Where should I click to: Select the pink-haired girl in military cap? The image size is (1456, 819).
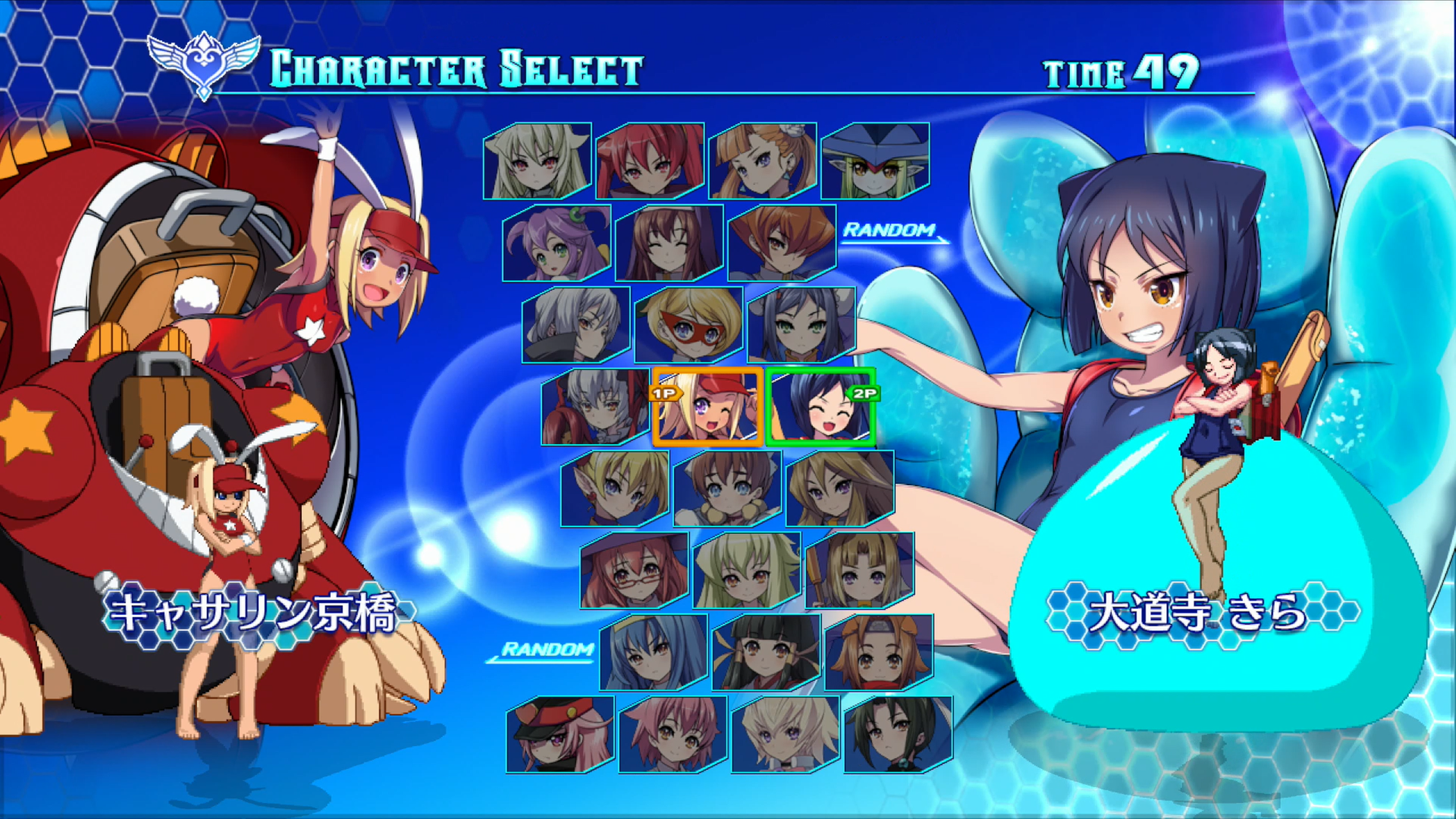(560, 734)
